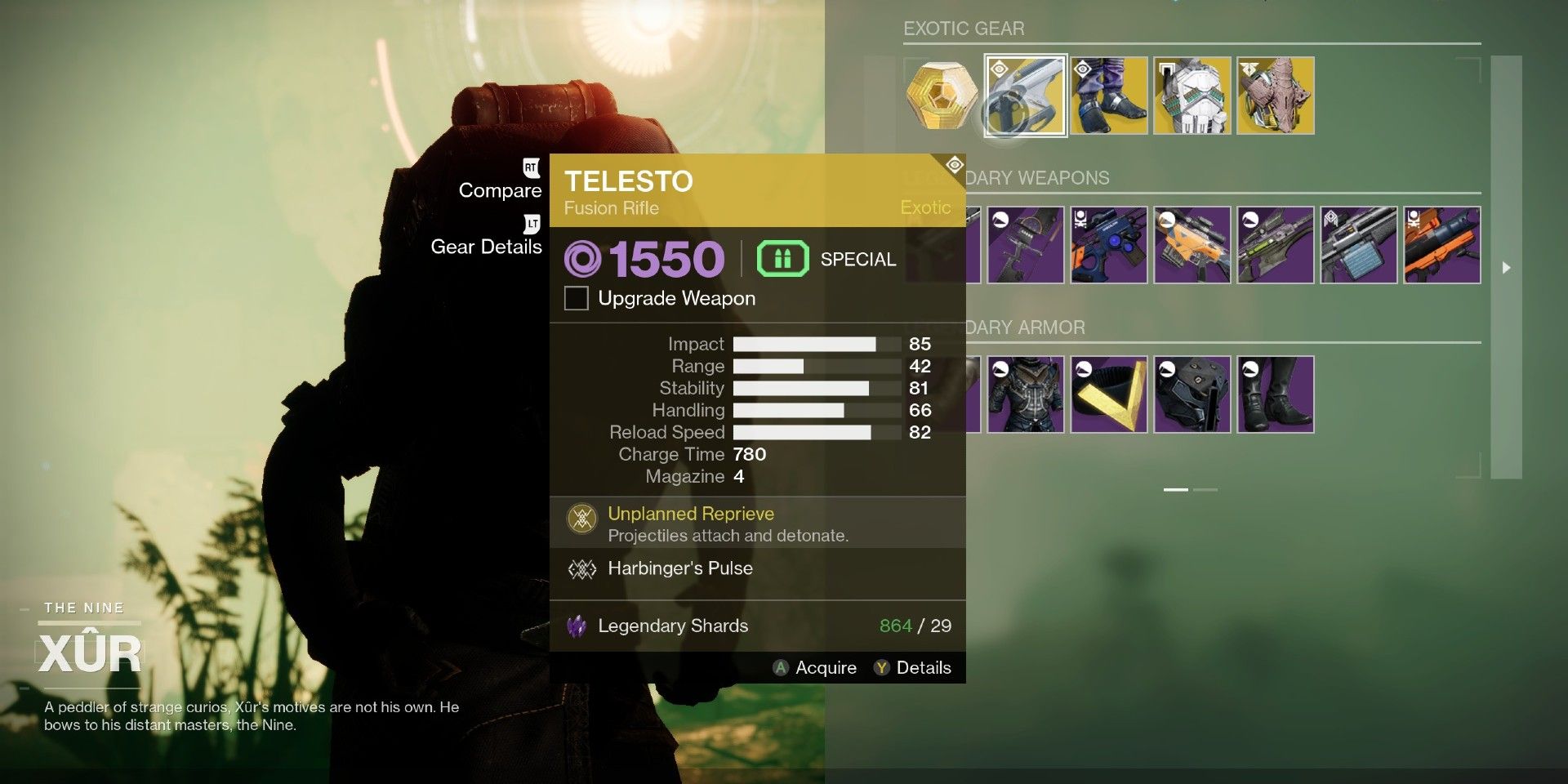
Task: Select the gold-marked class item in Legendary Armor
Action: 1109,394
